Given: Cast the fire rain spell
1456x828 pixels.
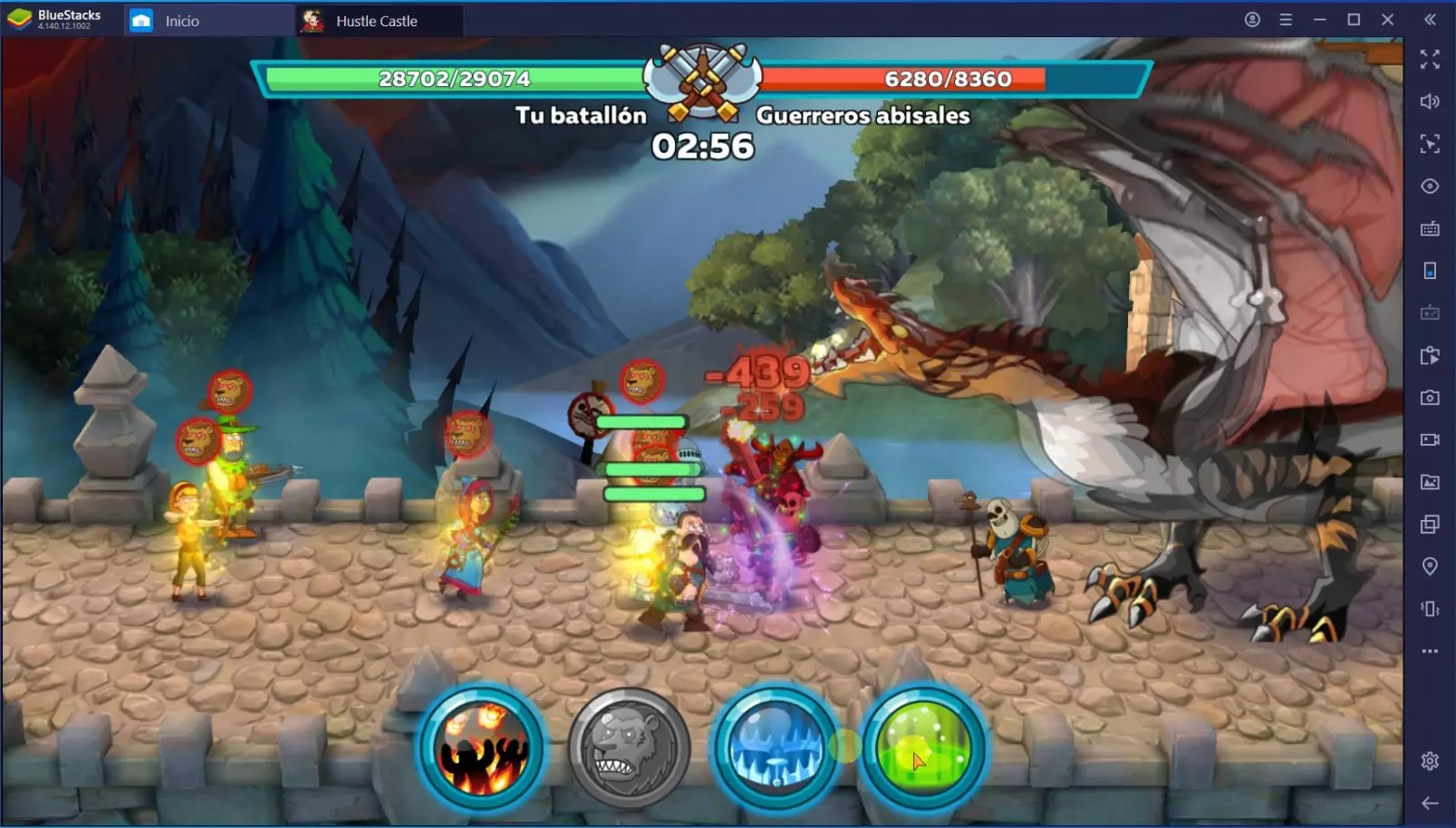Looking at the screenshot, I should pos(482,748).
